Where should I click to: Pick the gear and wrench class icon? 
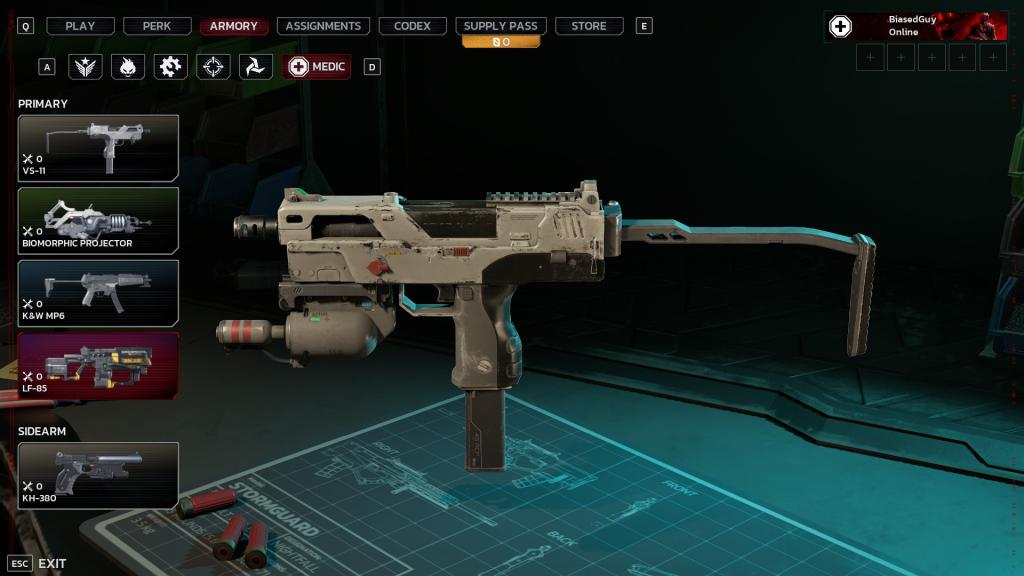[171, 67]
